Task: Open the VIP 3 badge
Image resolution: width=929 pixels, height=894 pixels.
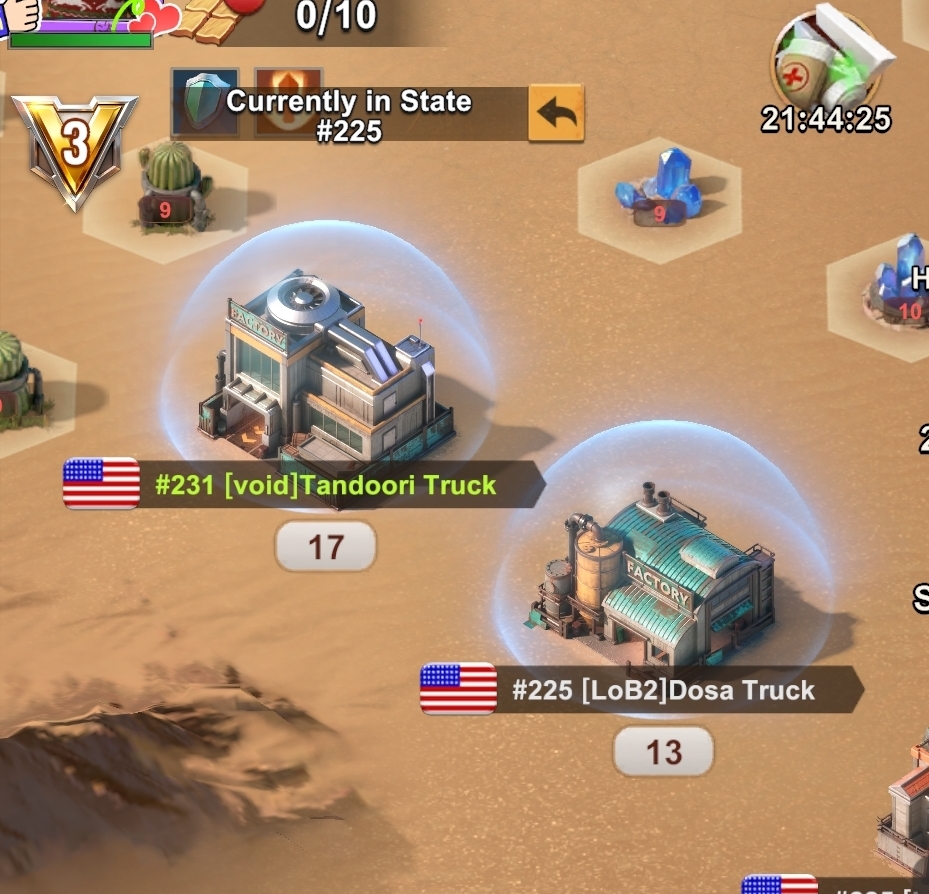Action: point(73,148)
